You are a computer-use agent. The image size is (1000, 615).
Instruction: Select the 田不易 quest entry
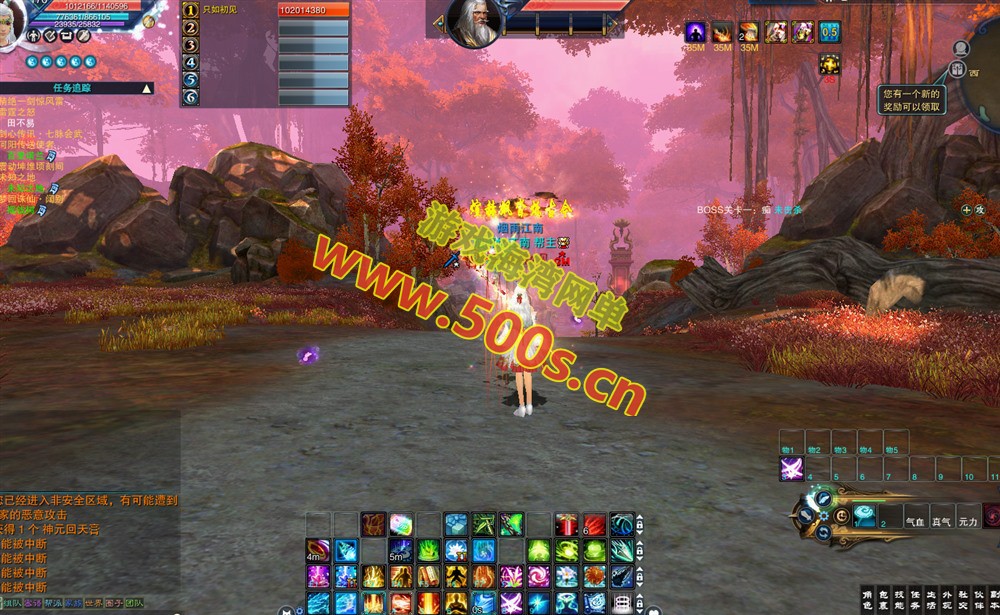tap(21, 123)
